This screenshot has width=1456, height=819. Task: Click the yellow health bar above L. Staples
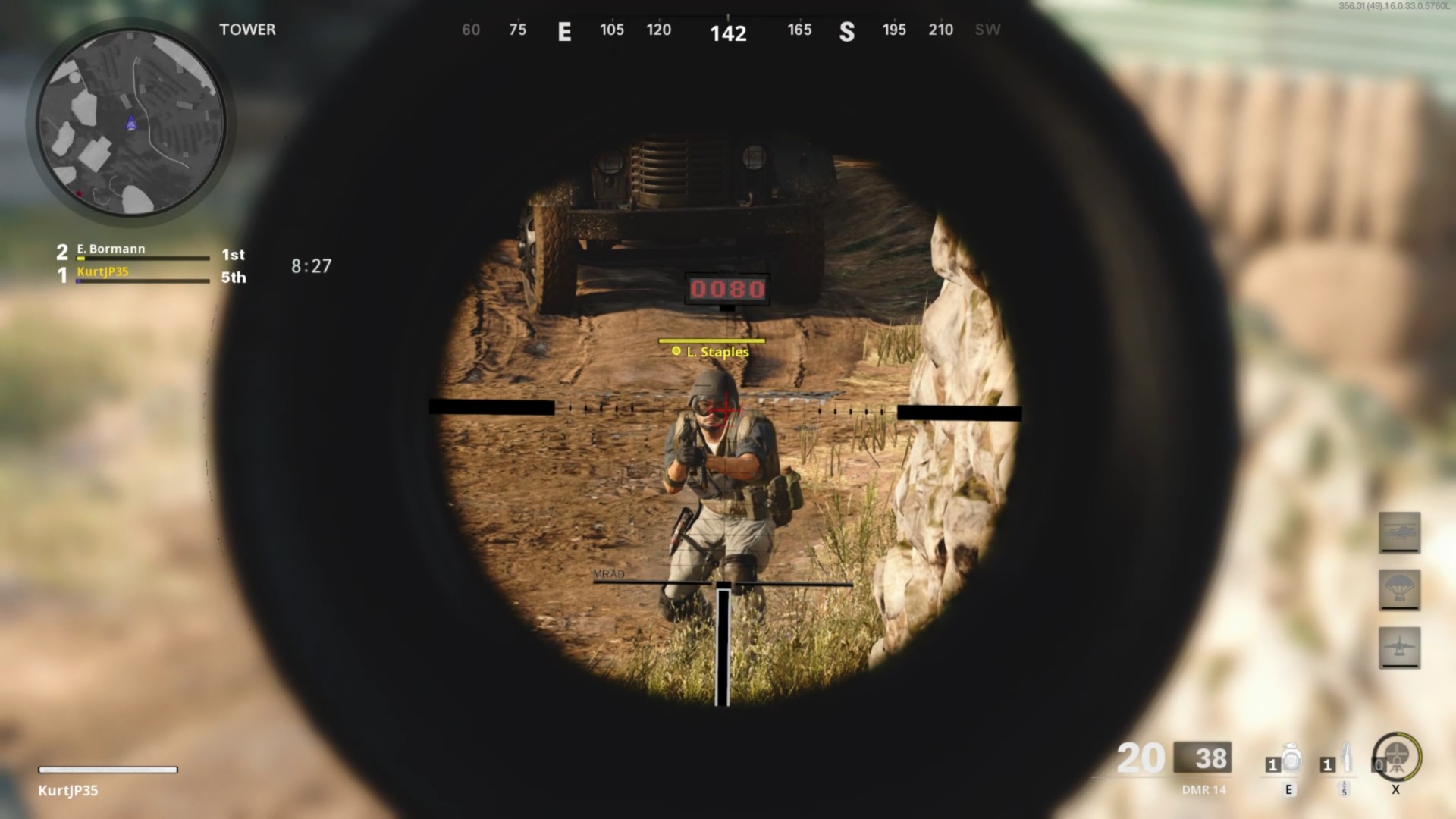[x=711, y=340]
